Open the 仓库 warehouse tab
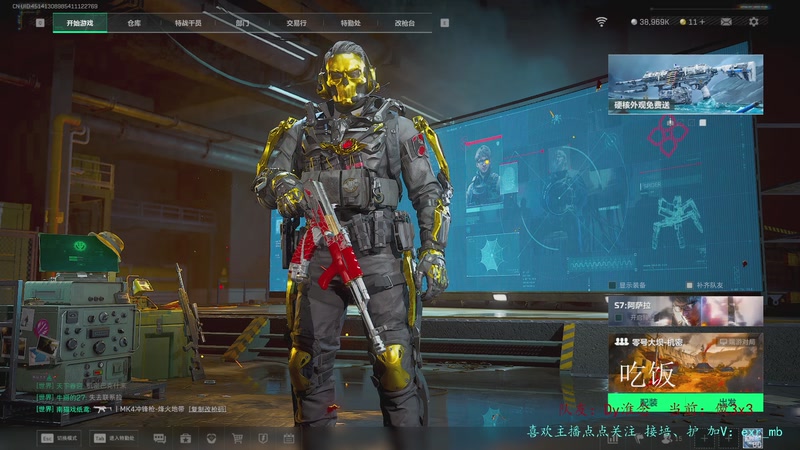This screenshot has height=450, width=800. click(x=134, y=22)
